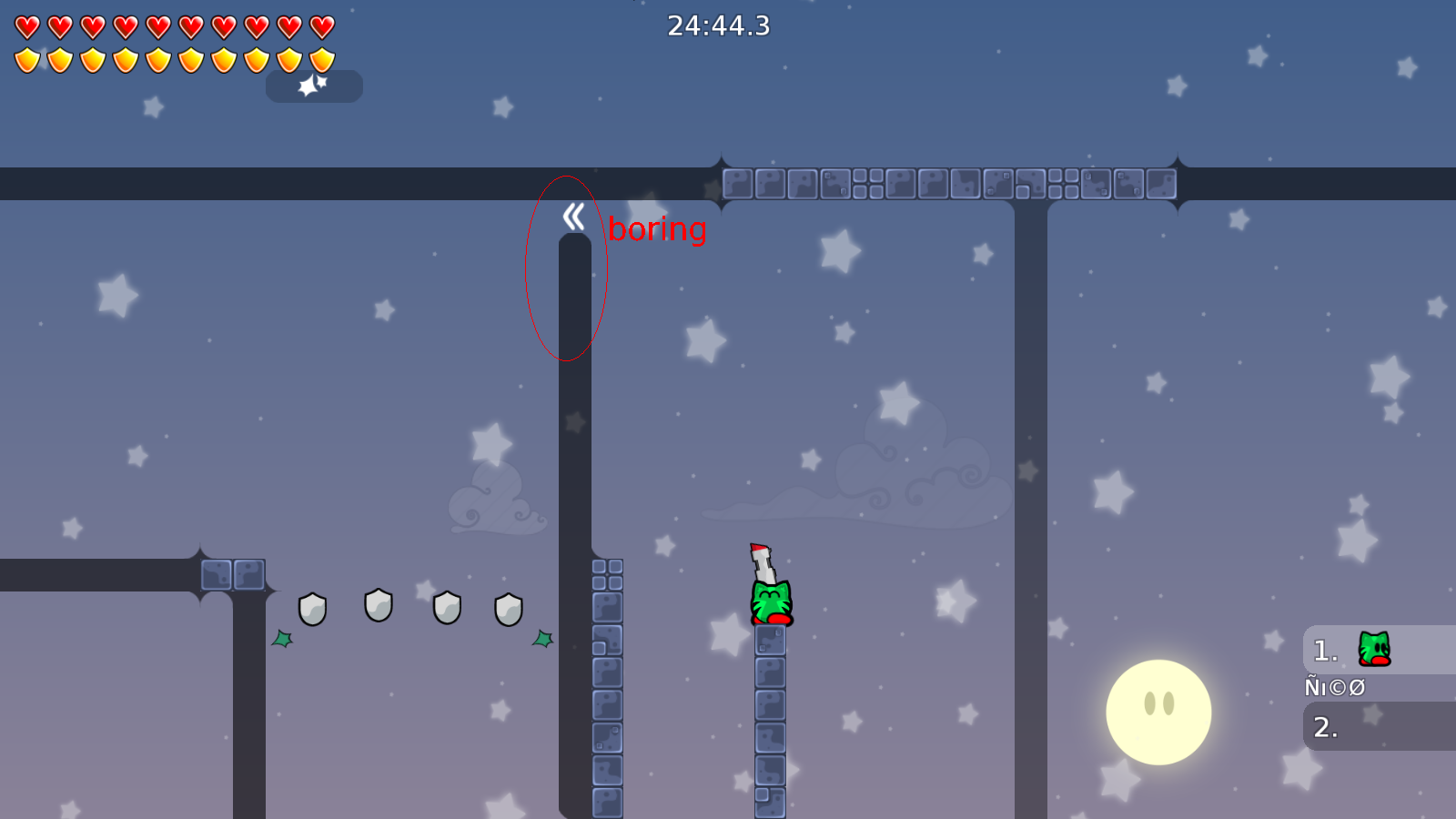Click the green tee player character on the tower
The image size is (1456, 819).
pos(771,601)
